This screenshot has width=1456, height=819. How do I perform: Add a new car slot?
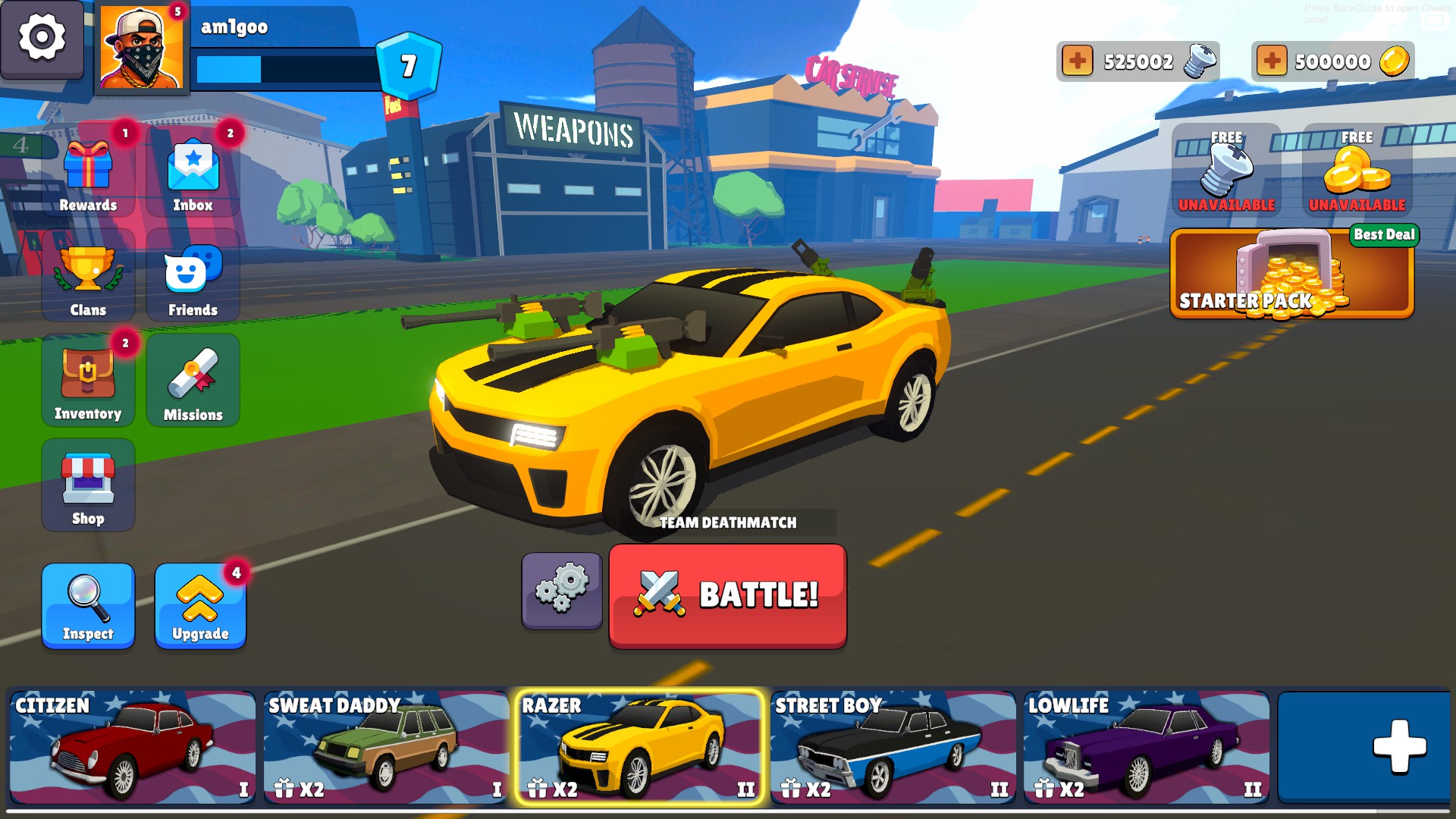(x=1365, y=747)
